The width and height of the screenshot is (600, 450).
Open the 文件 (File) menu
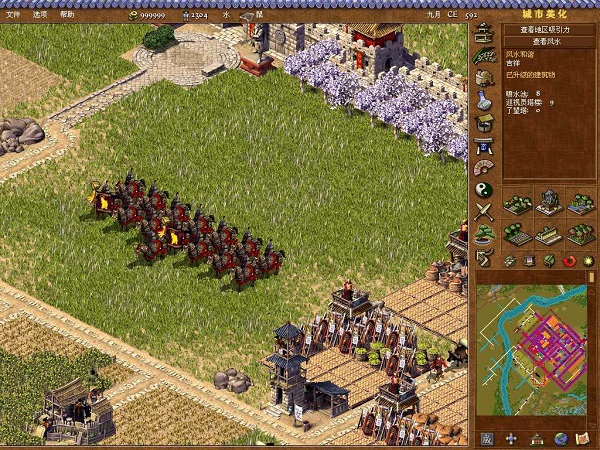pyautogui.click(x=13, y=15)
